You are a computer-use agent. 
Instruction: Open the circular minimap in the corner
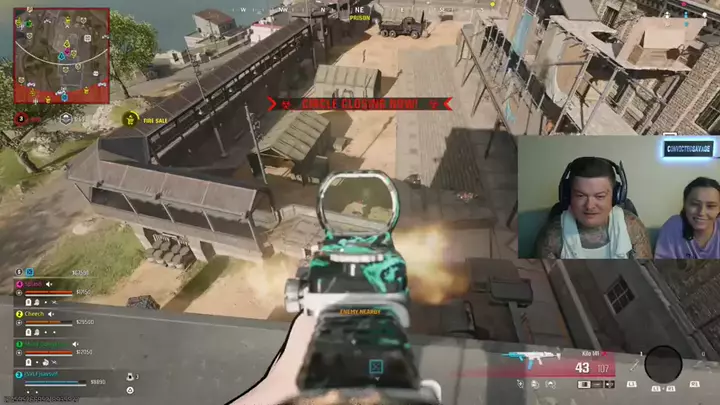click(61, 56)
